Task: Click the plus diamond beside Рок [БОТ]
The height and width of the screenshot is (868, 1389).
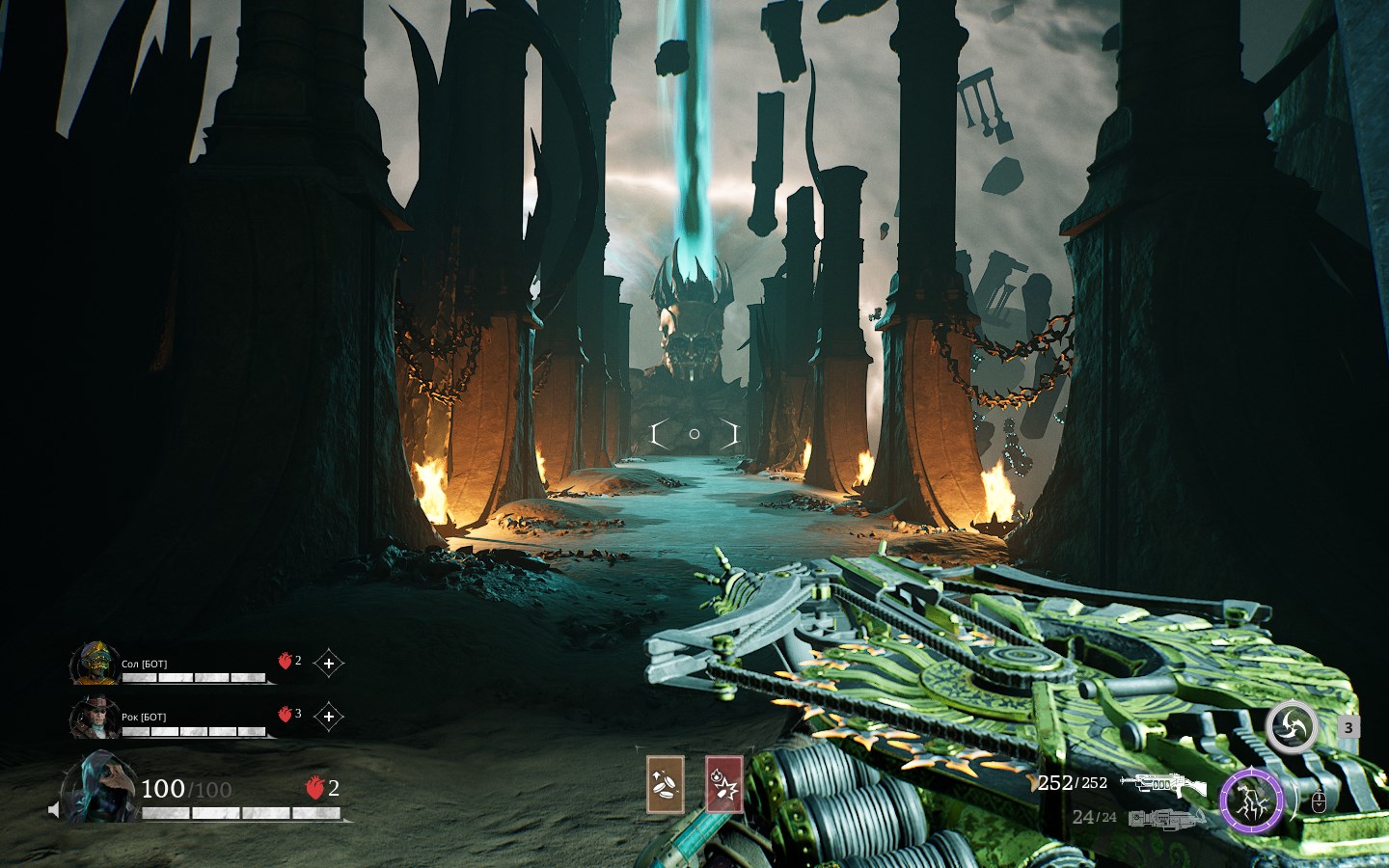Action: coord(329,717)
